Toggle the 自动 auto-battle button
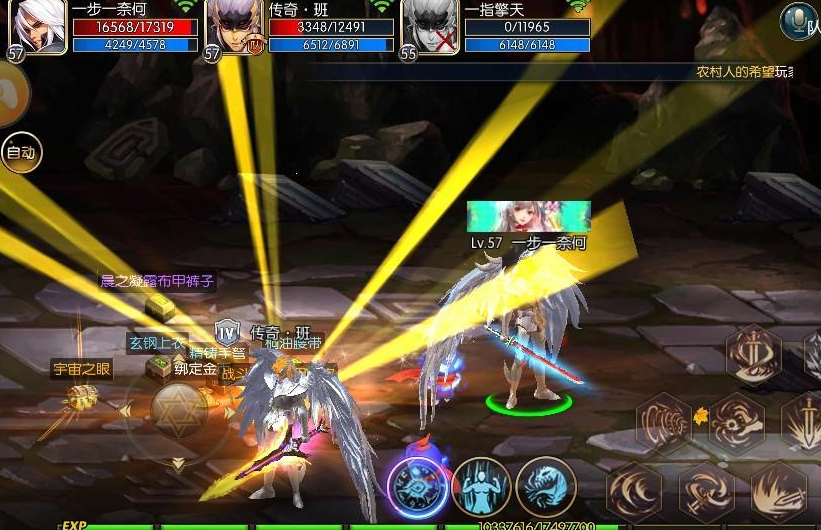The image size is (821, 530). click(x=21, y=153)
